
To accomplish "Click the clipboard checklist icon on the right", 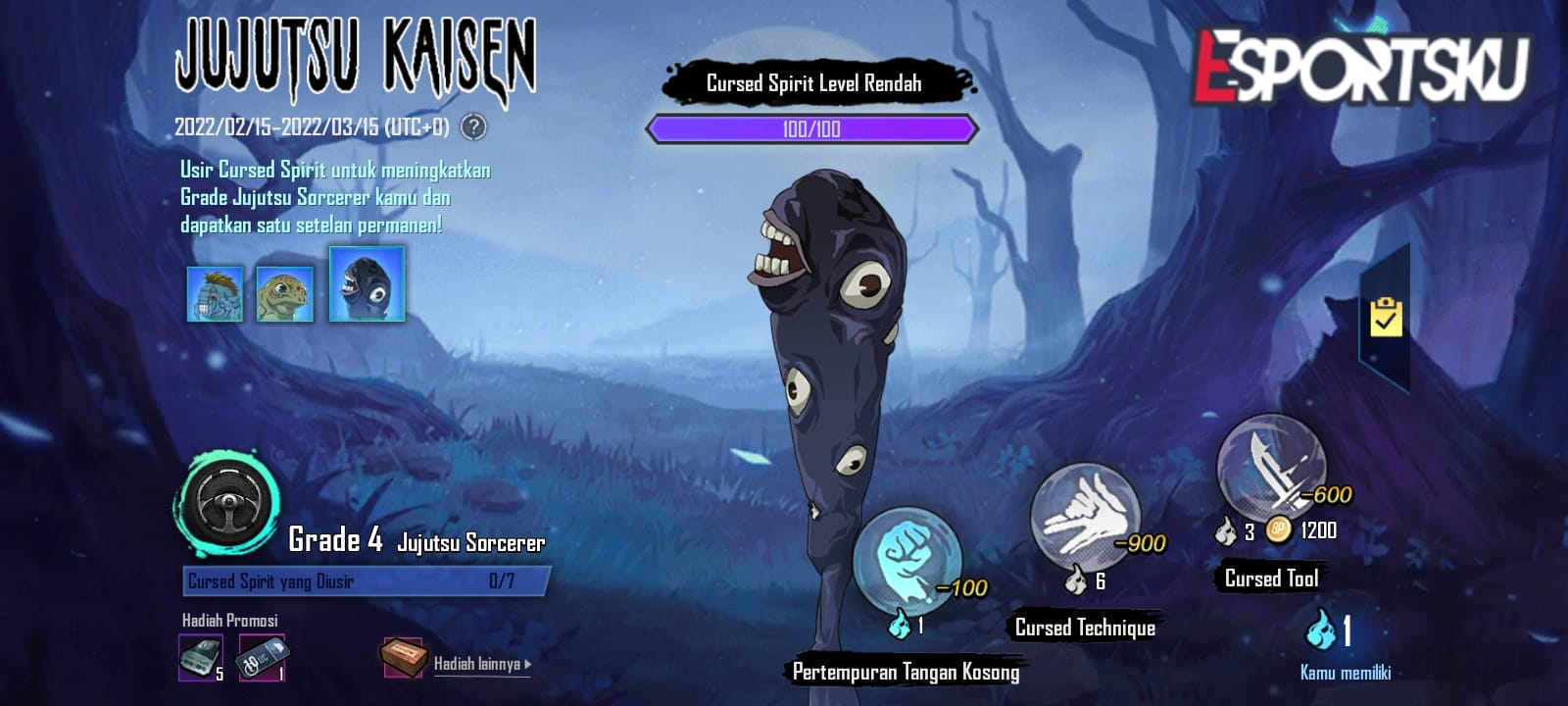I will (x=1388, y=316).
